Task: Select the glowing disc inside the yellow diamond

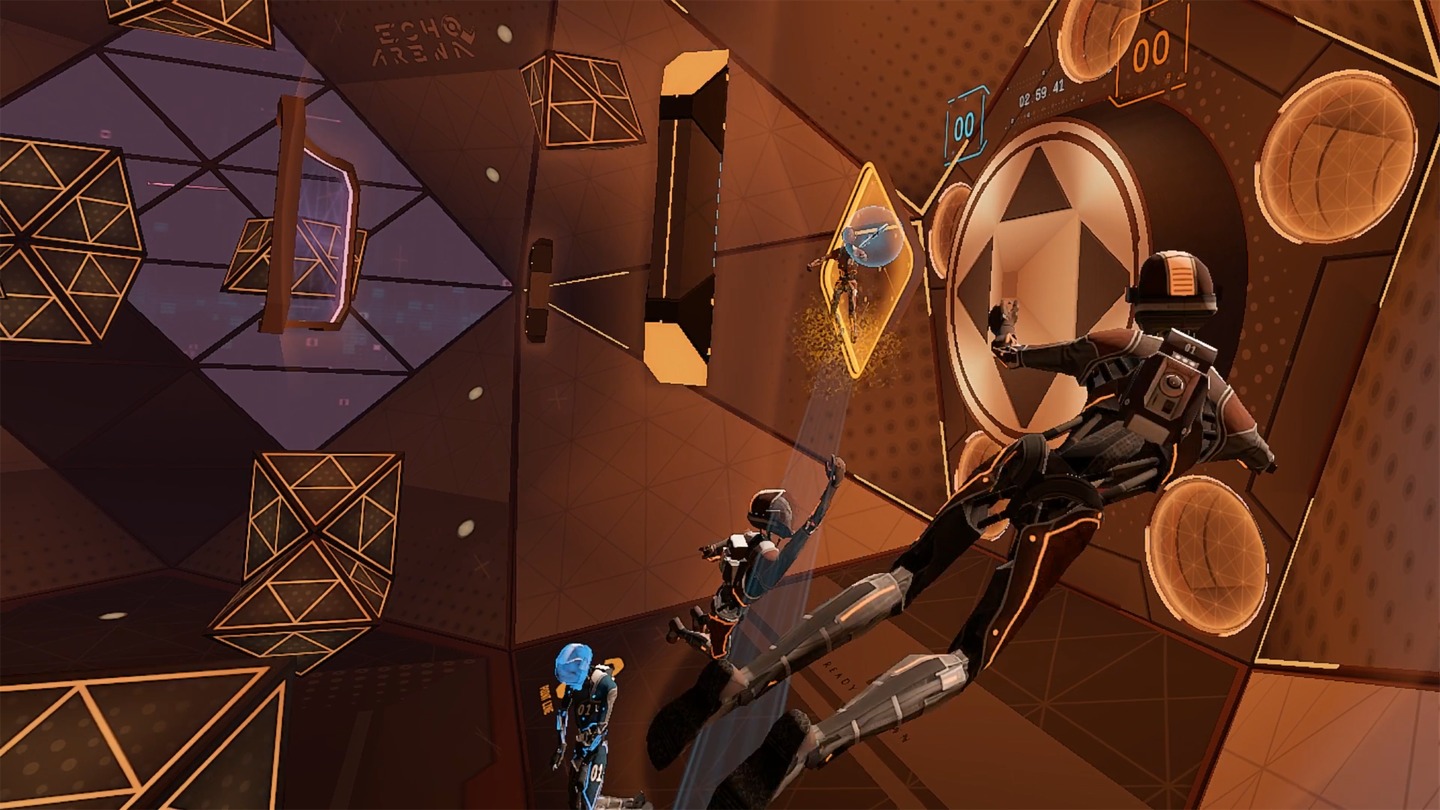Action: pos(874,237)
